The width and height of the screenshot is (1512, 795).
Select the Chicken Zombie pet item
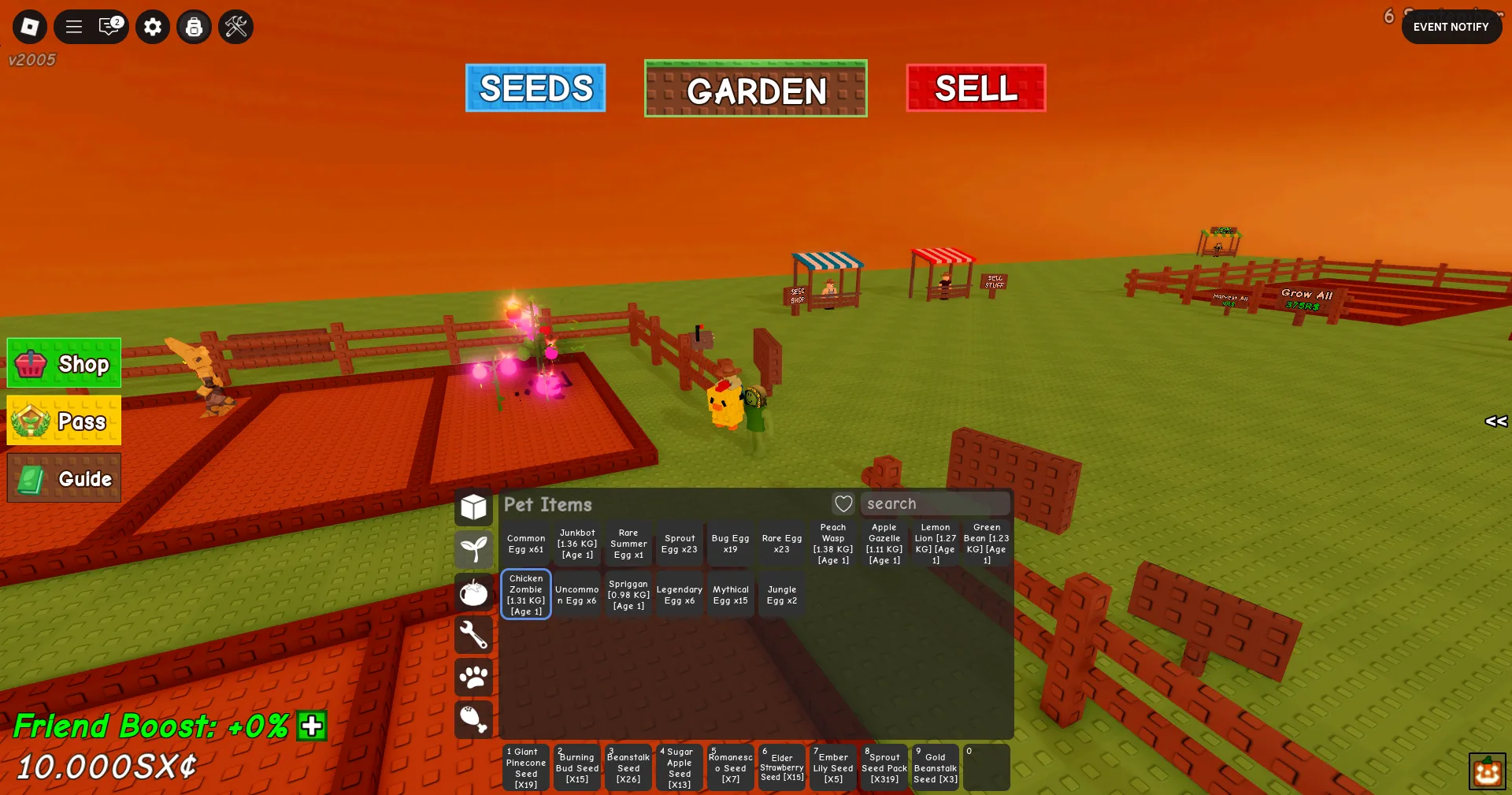pyautogui.click(x=525, y=594)
